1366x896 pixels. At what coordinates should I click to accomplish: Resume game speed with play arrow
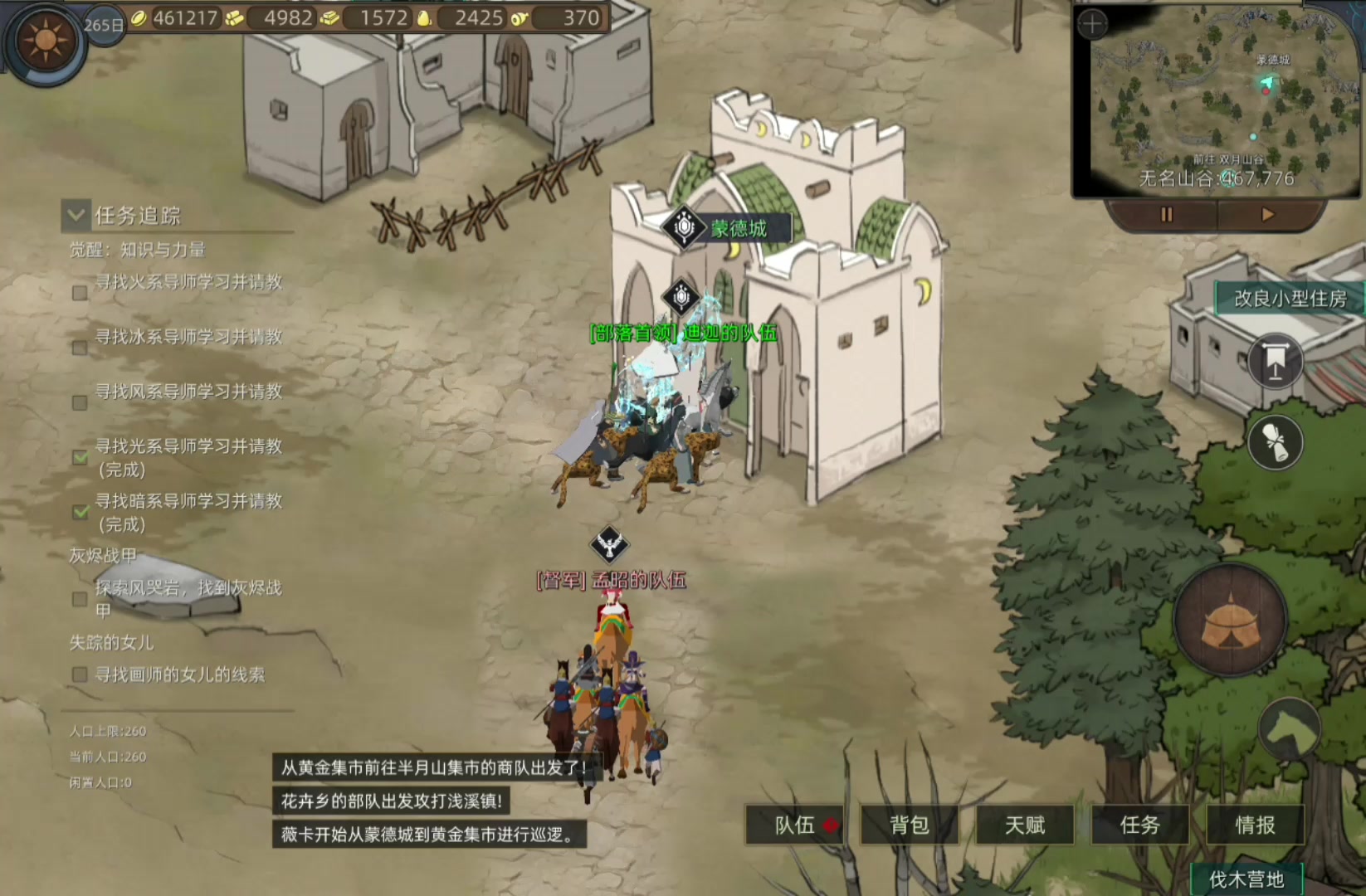pyautogui.click(x=1267, y=215)
